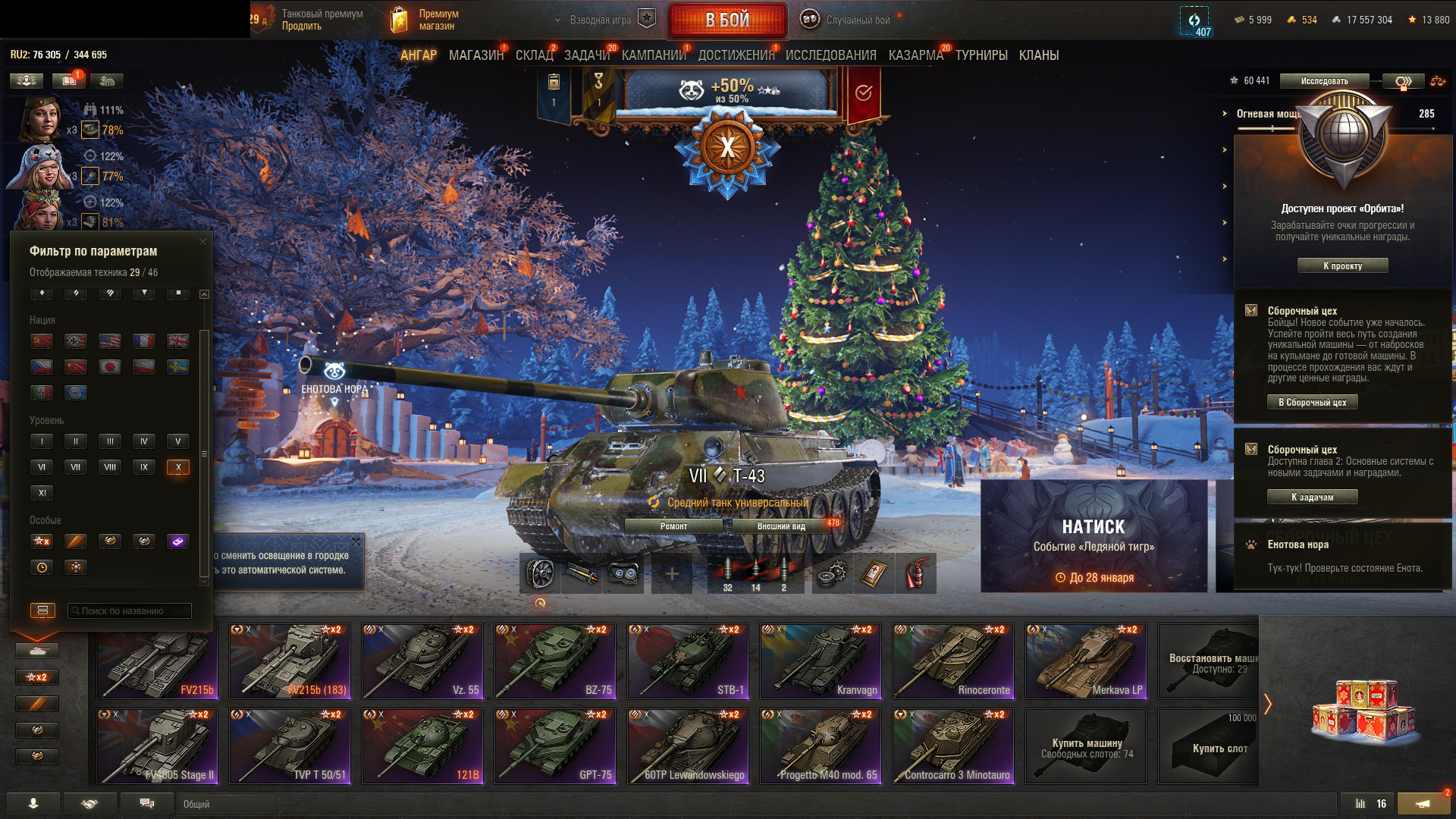Click the Ремонт repair button
Viewport: 1456px width, 819px height.
tap(673, 526)
